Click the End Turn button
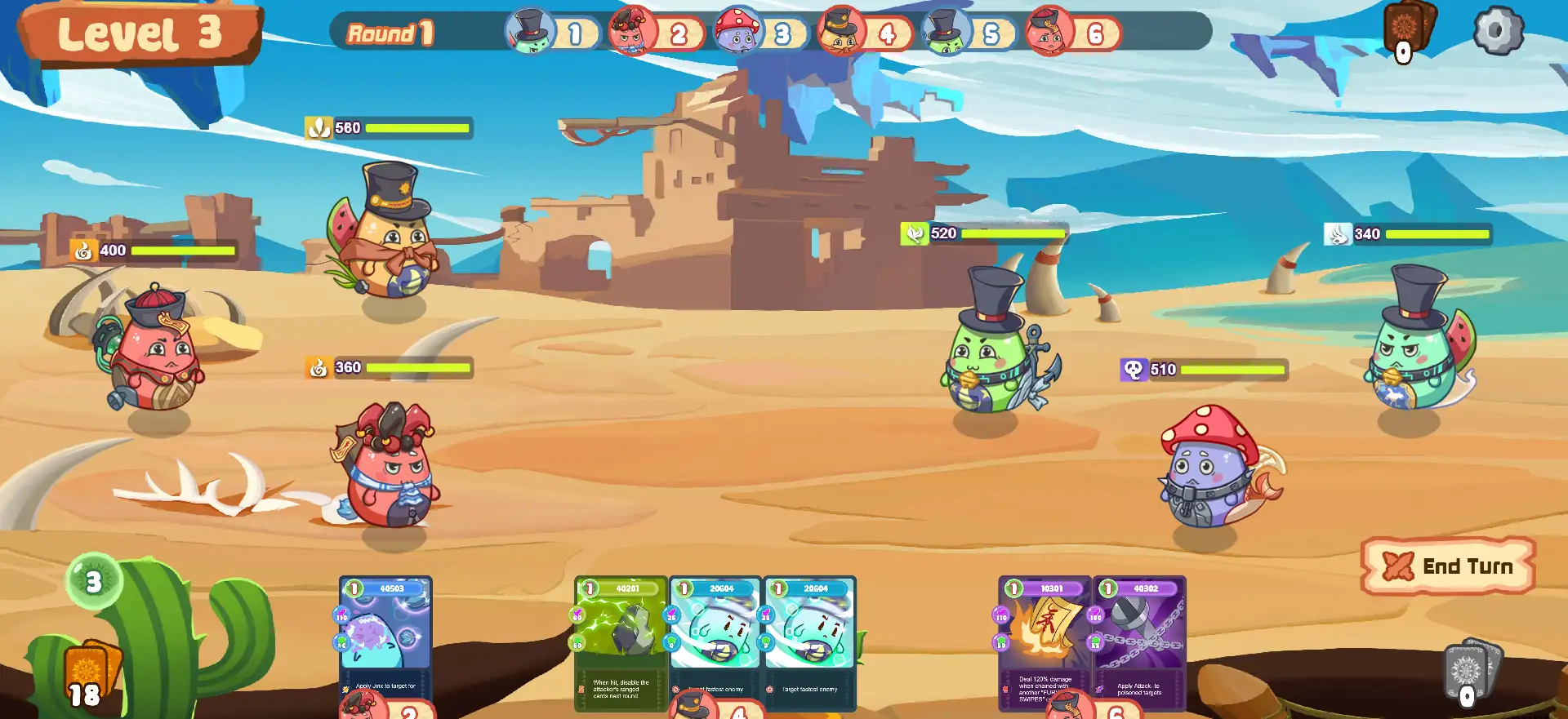 [x=1449, y=566]
